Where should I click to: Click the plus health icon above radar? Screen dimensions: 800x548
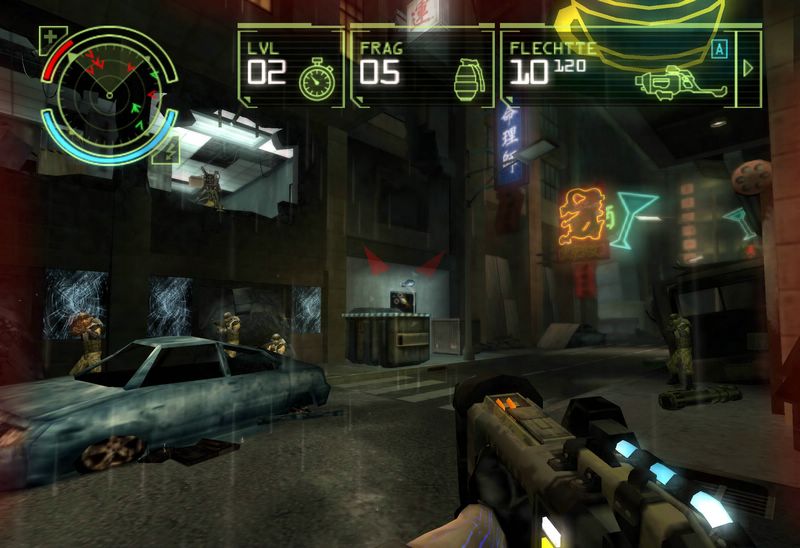click(49, 40)
